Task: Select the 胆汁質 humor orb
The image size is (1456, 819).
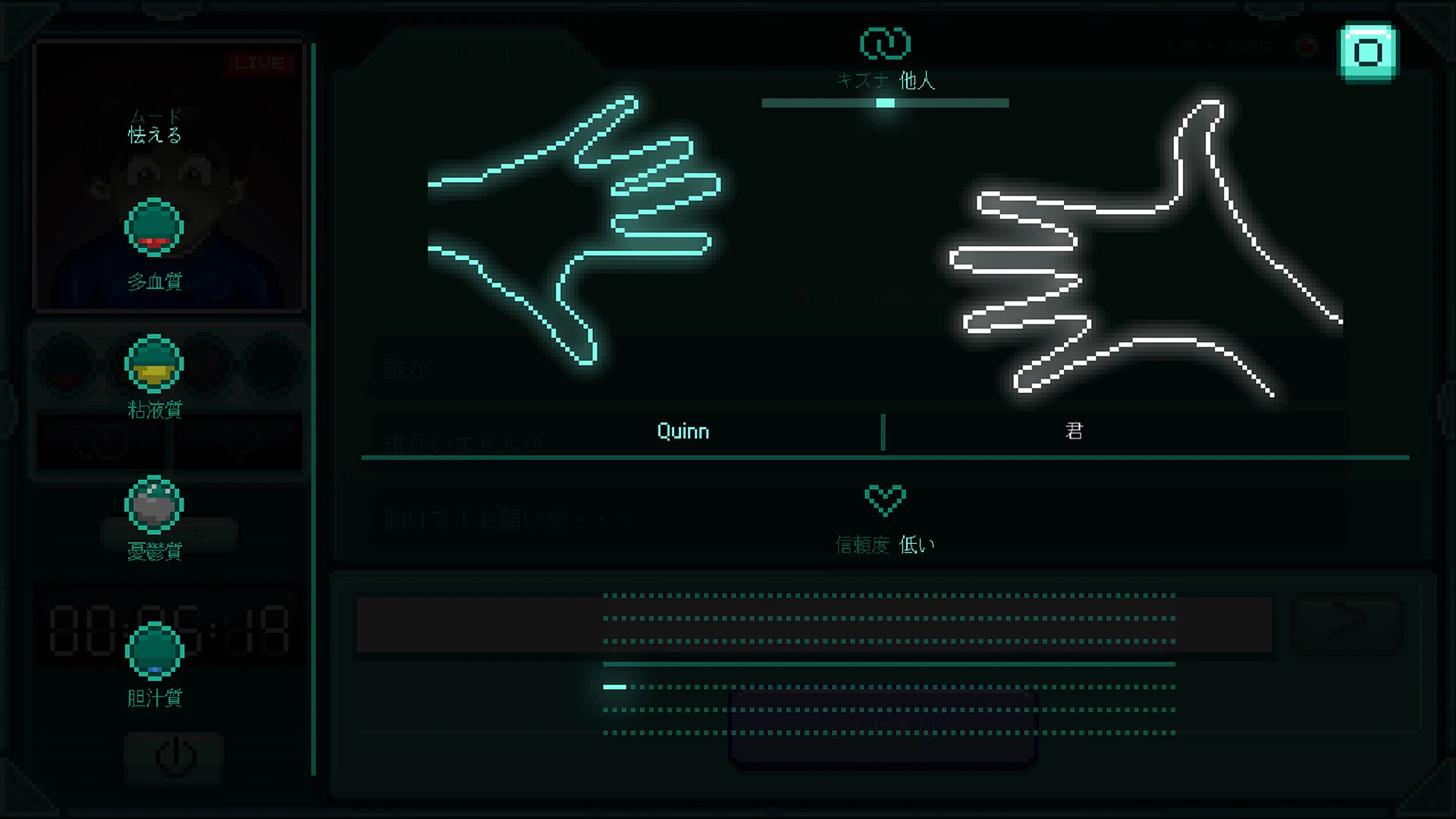Action: [x=154, y=651]
